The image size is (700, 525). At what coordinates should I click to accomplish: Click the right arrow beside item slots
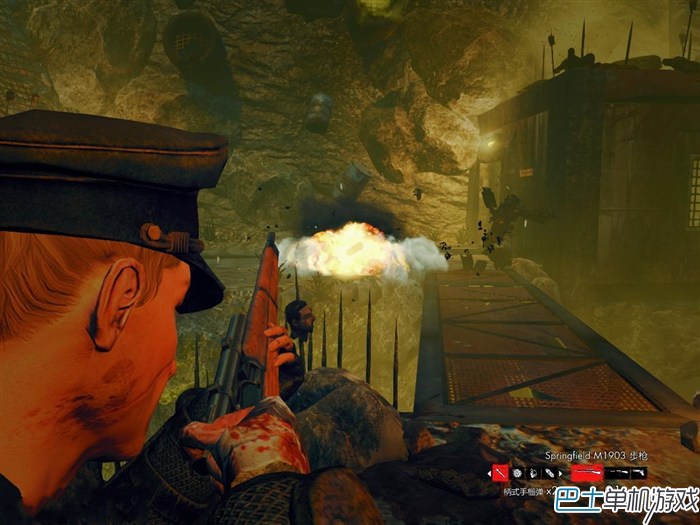[x=560, y=473]
